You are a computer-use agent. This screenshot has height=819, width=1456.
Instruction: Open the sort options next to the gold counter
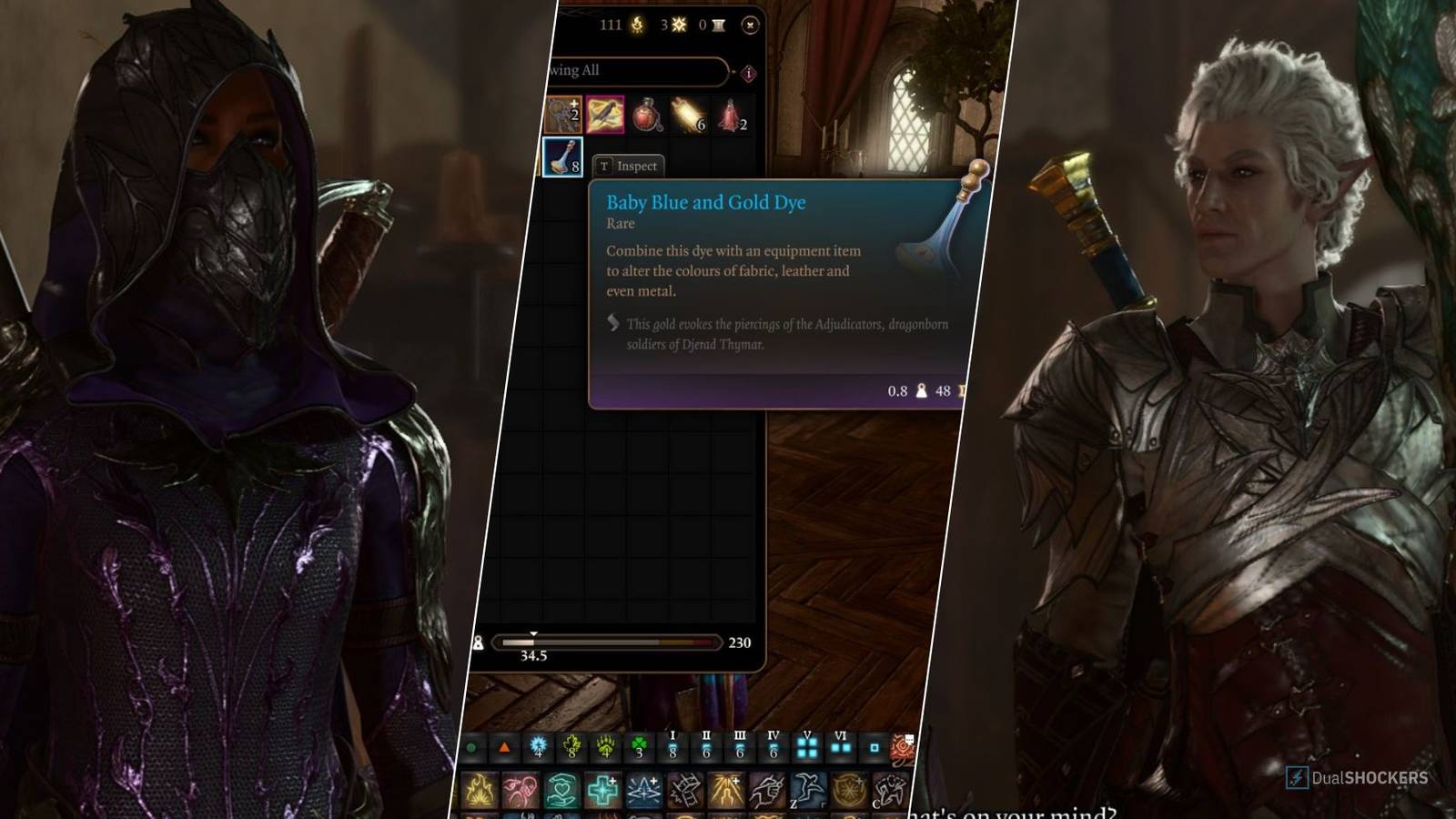tap(718, 25)
